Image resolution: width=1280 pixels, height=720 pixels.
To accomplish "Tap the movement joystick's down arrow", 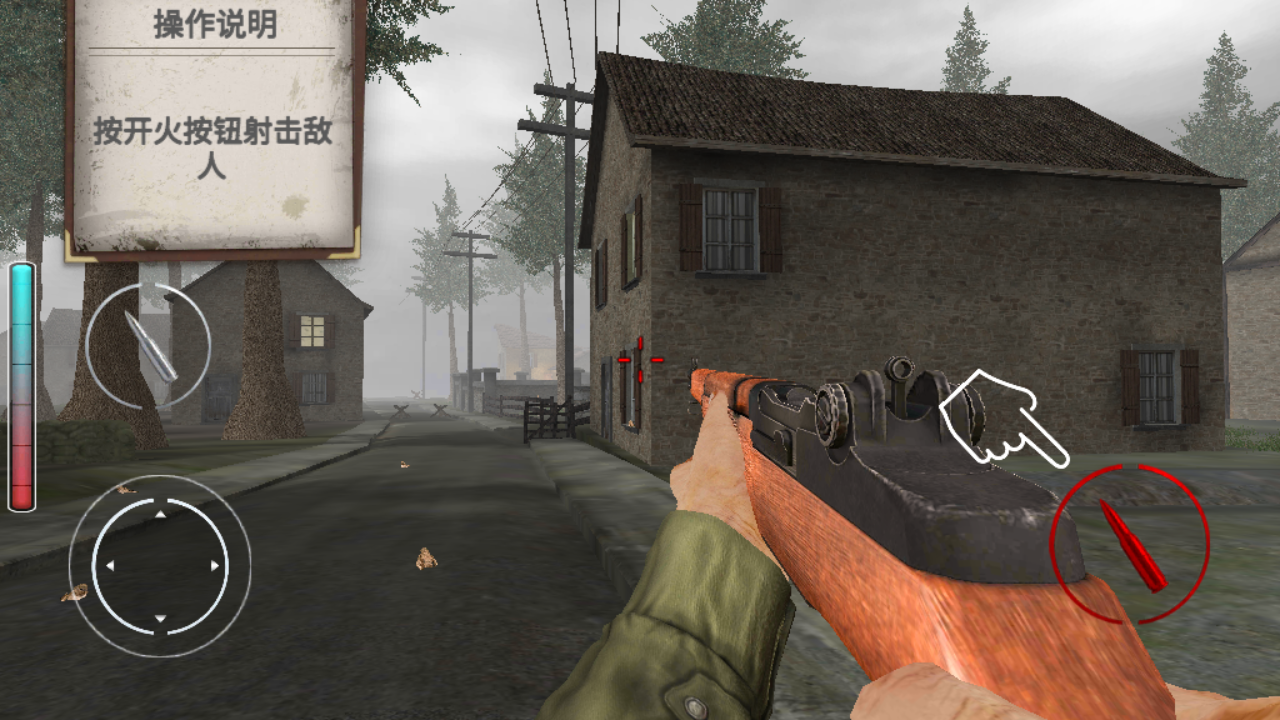I will (160, 618).
